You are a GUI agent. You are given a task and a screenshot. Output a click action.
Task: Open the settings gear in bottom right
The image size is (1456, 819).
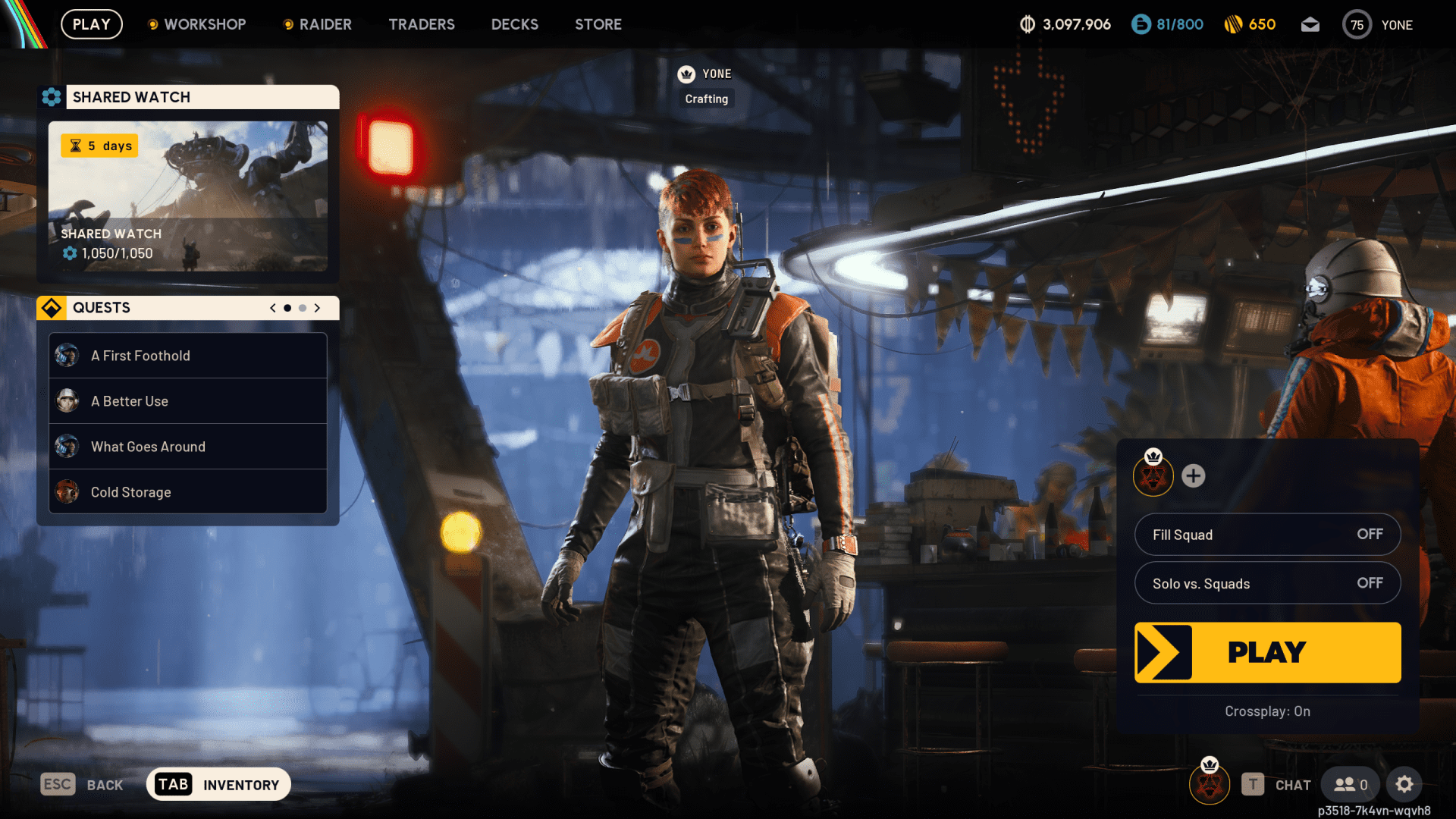1405,784
